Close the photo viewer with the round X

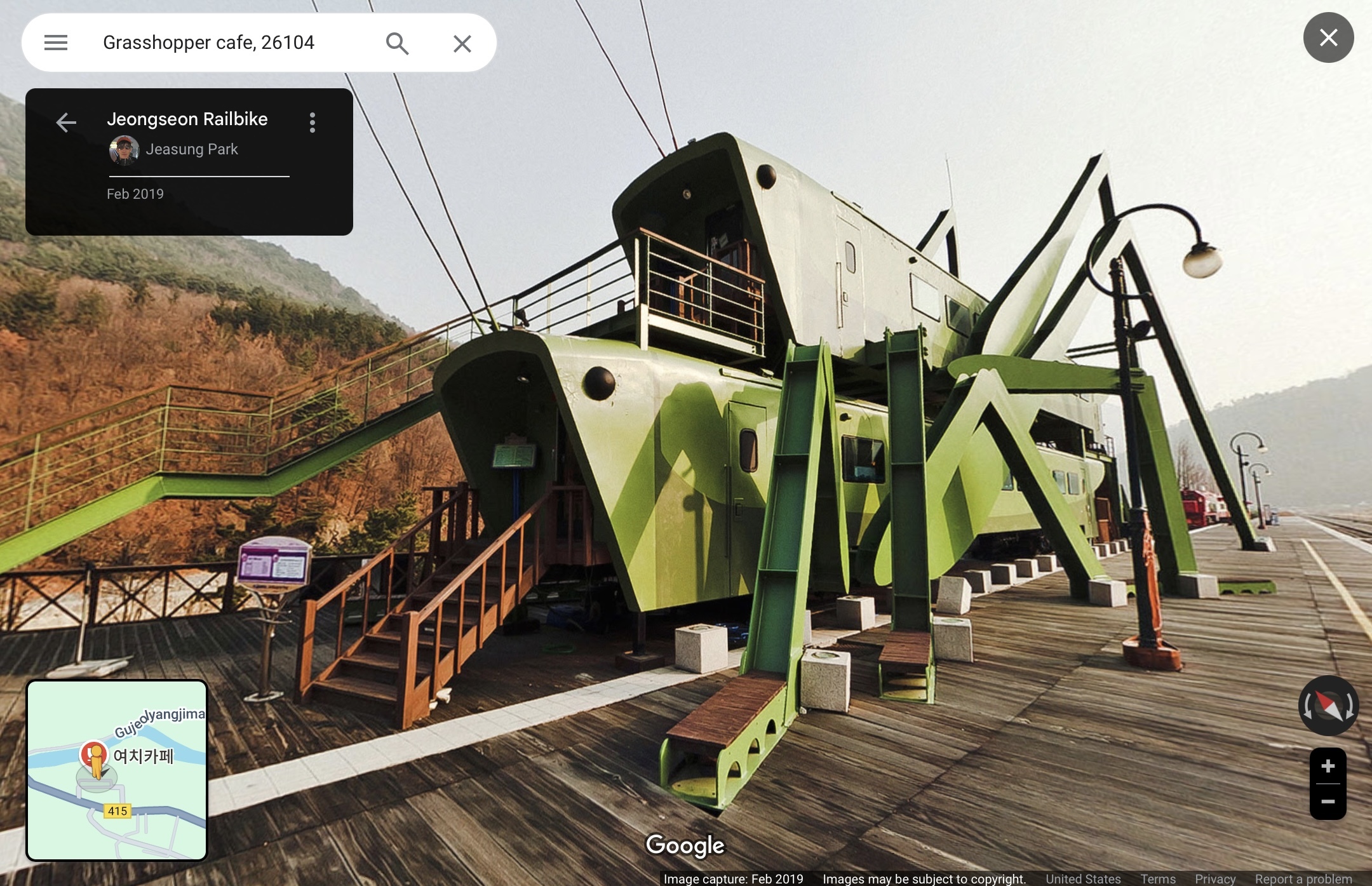(x=1328, y=37)
